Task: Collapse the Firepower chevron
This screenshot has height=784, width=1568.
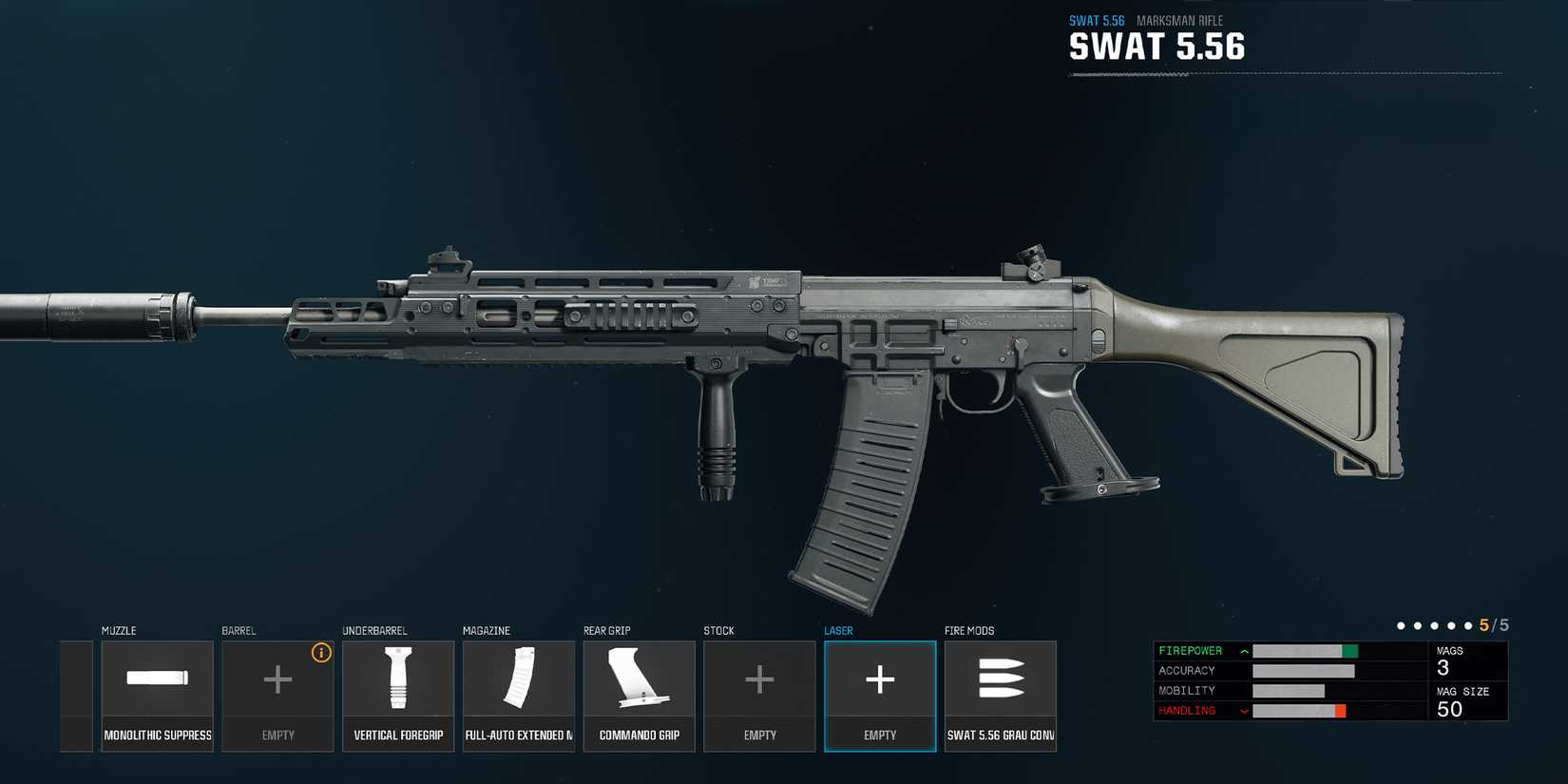Action: tap(1243, 650)
